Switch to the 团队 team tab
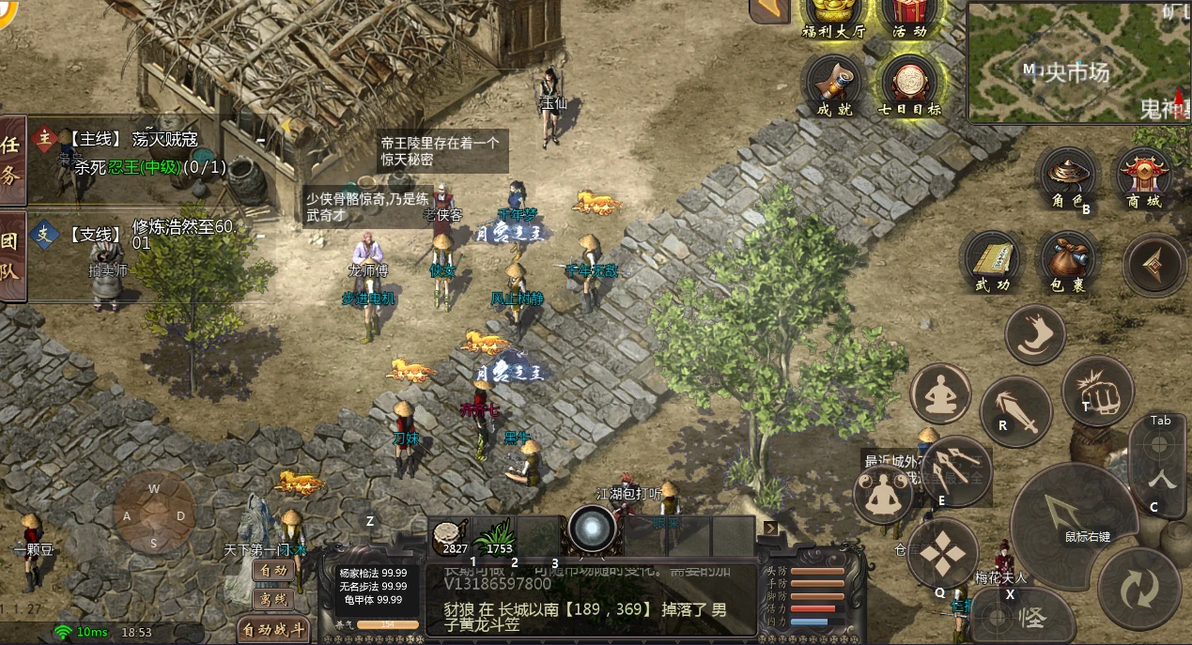Image resolution: width=1192 pixels, height=645 pixels. tap(12, 256)
